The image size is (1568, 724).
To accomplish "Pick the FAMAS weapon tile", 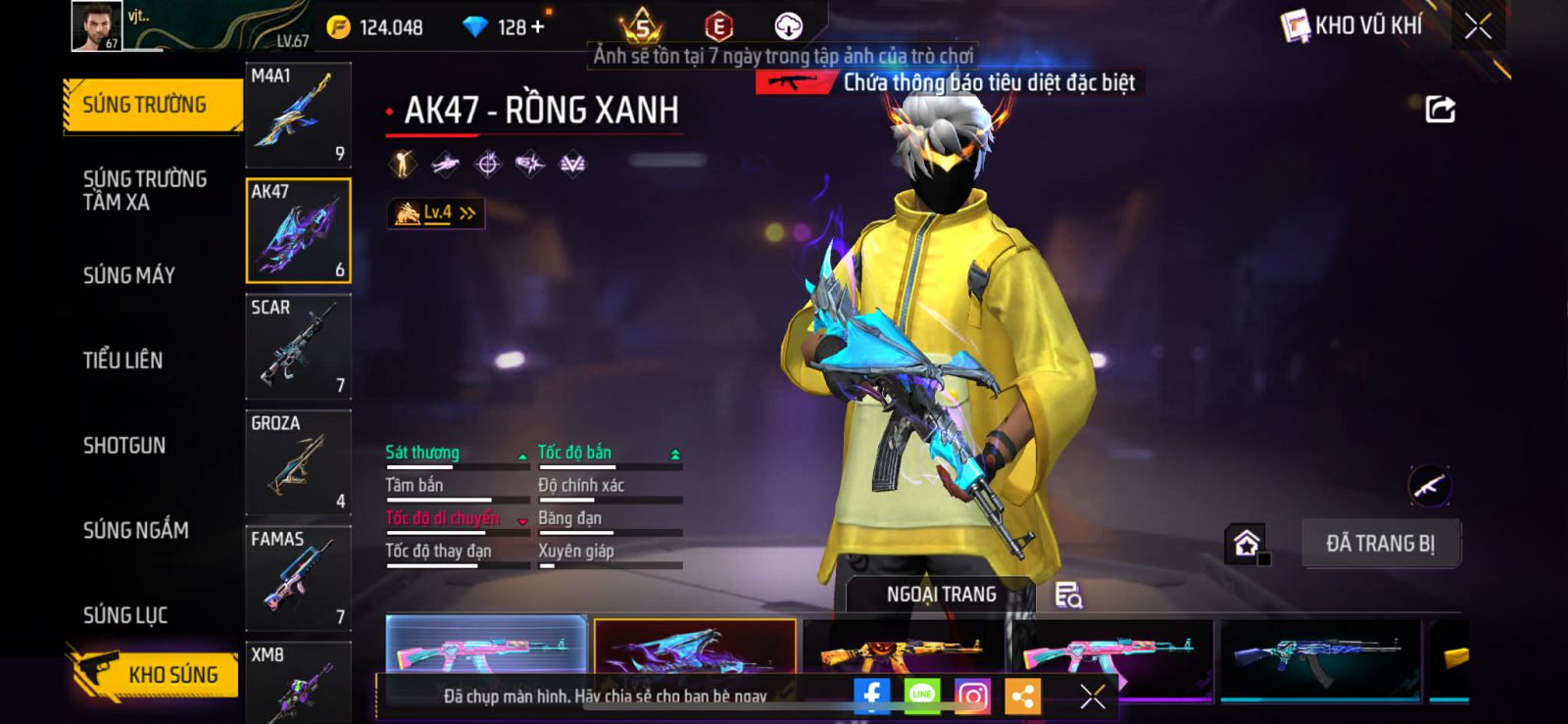I will tap(298, 578).
